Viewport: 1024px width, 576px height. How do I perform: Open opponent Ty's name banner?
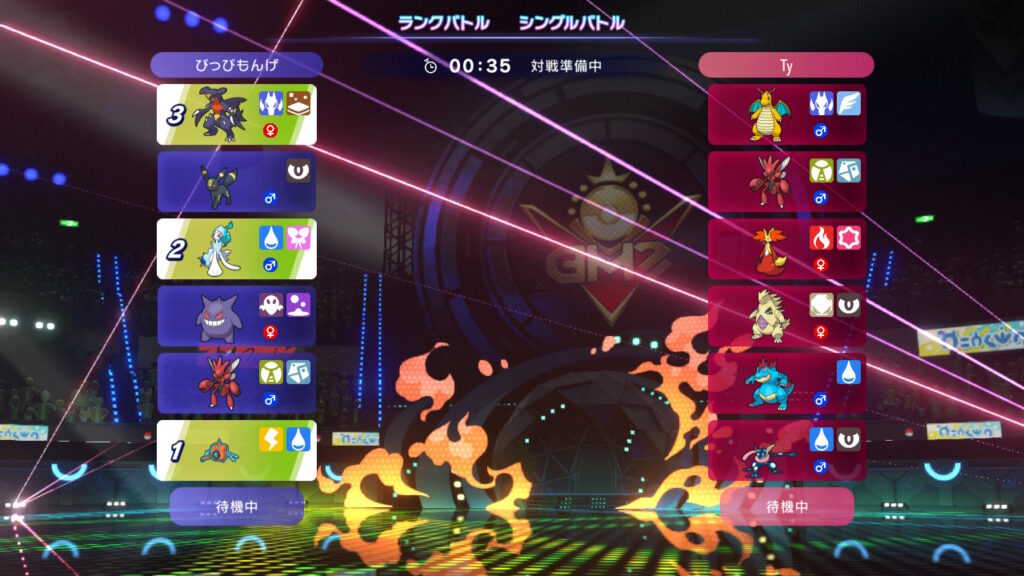(786, 65)
